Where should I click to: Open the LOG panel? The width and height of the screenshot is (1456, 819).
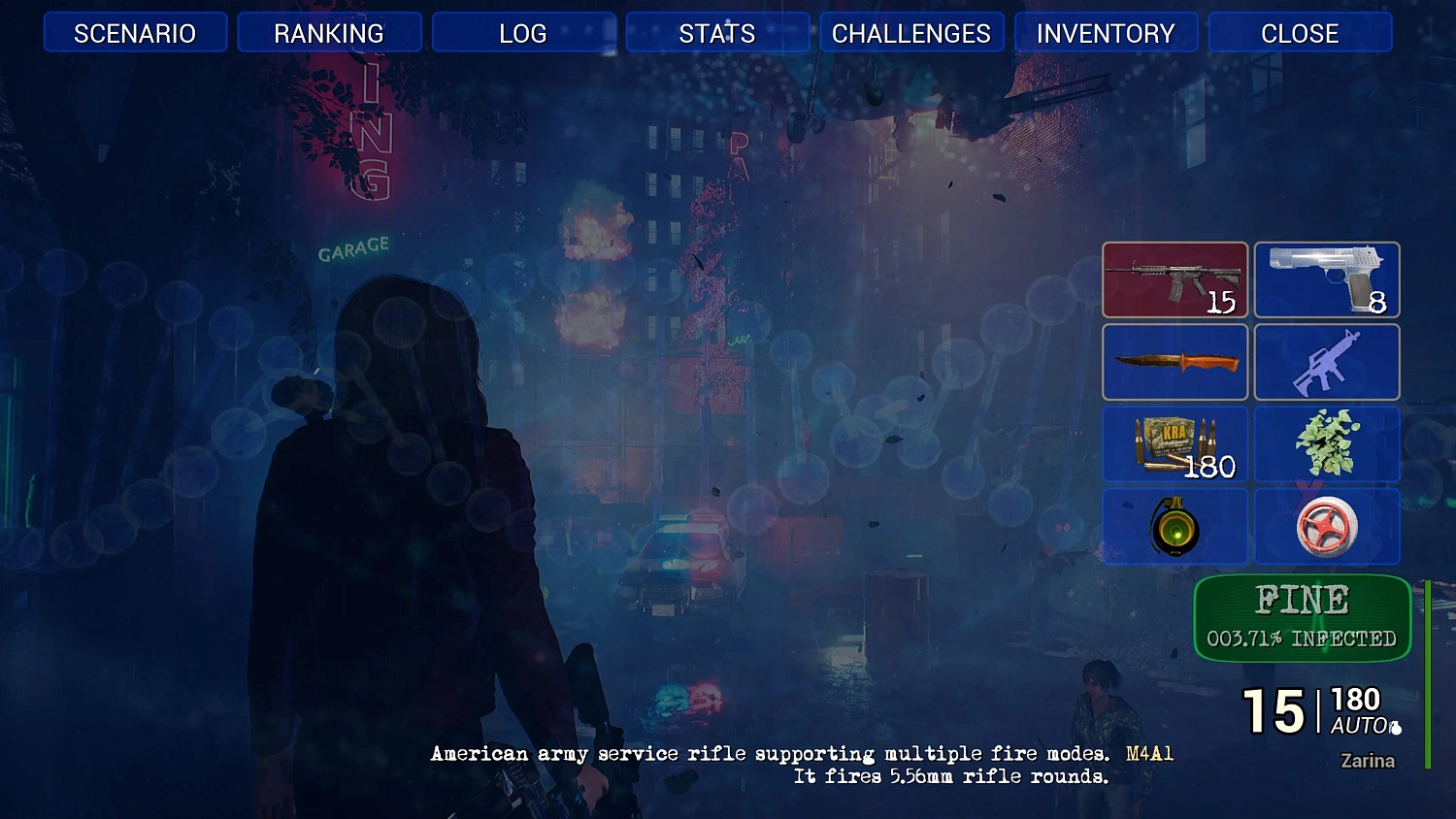tap(523, 32)
